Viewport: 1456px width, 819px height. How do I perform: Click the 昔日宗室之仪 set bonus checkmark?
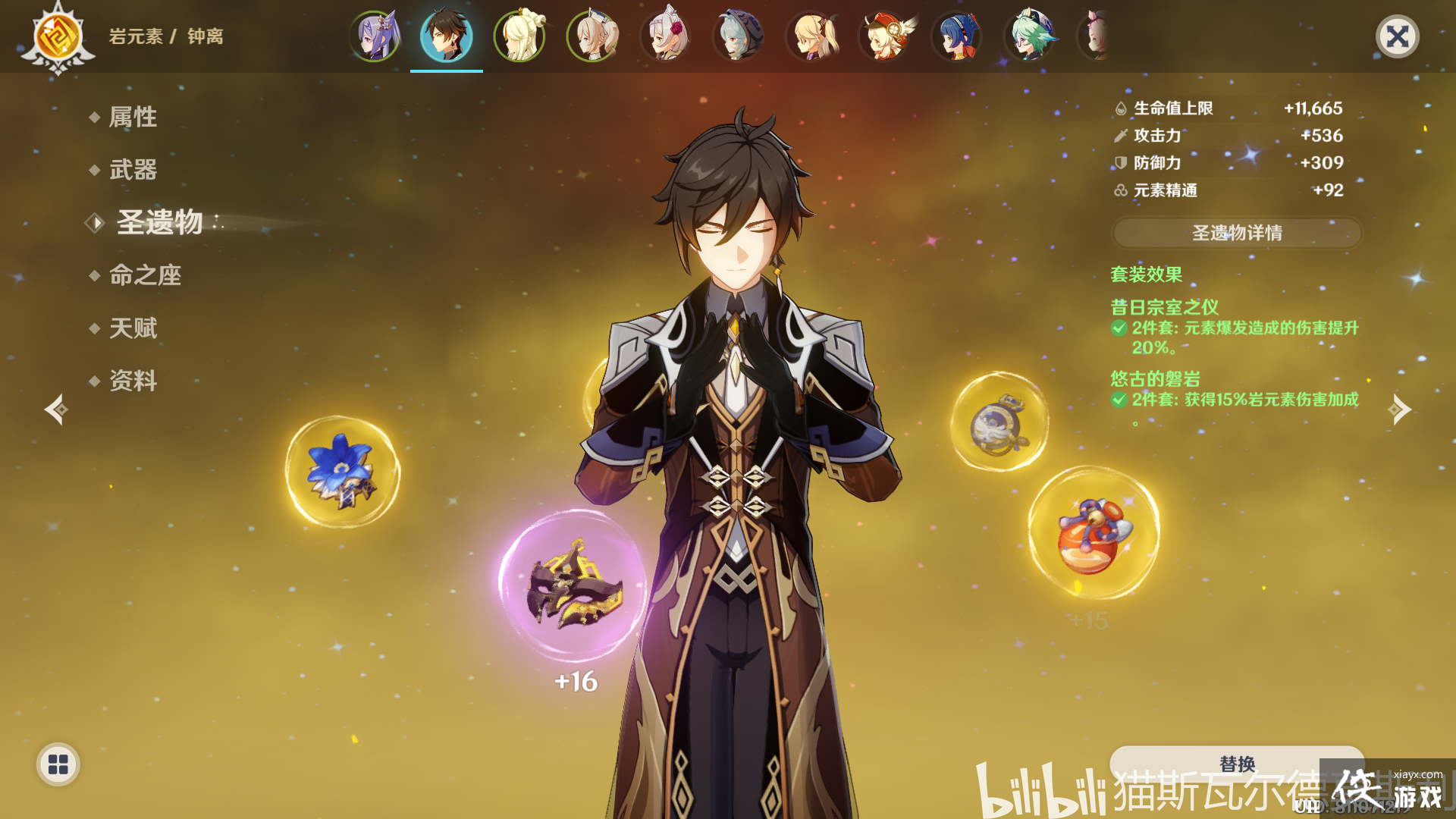(x=1118, y=328)
